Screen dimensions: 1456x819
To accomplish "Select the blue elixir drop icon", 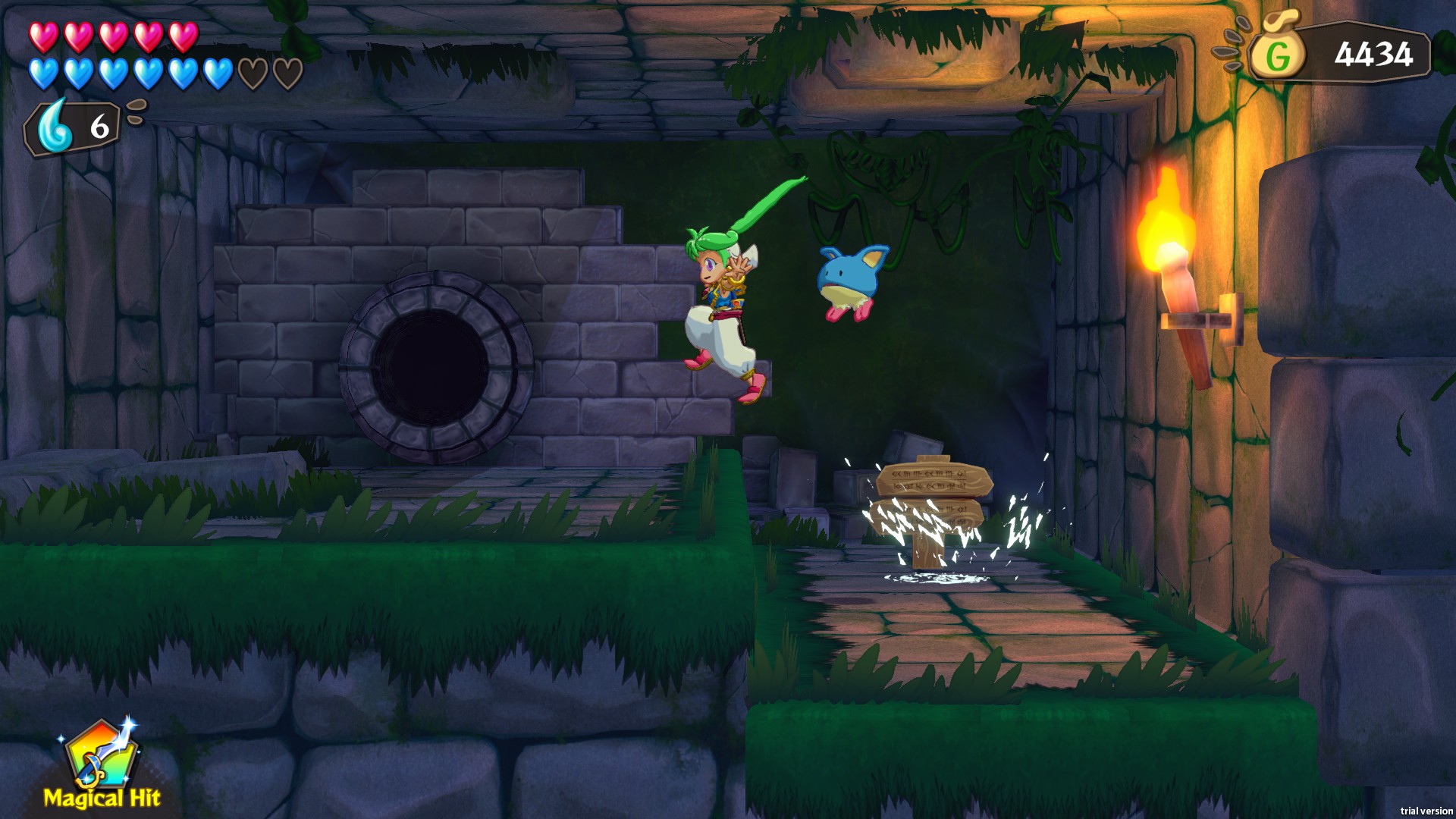I will pos(56,127).
